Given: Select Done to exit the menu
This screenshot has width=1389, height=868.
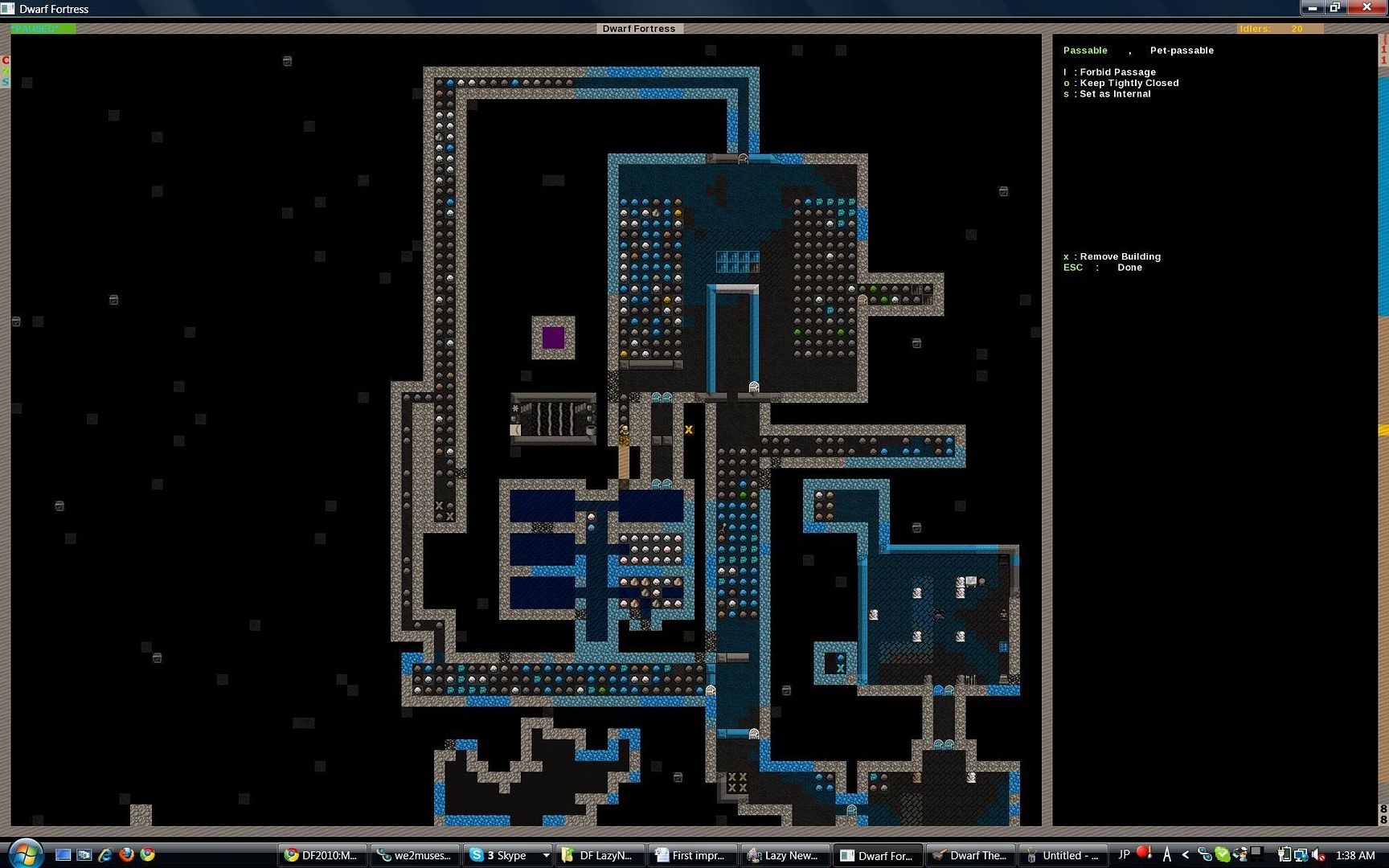Looking at the screenshot, I should pos(1129,268).
